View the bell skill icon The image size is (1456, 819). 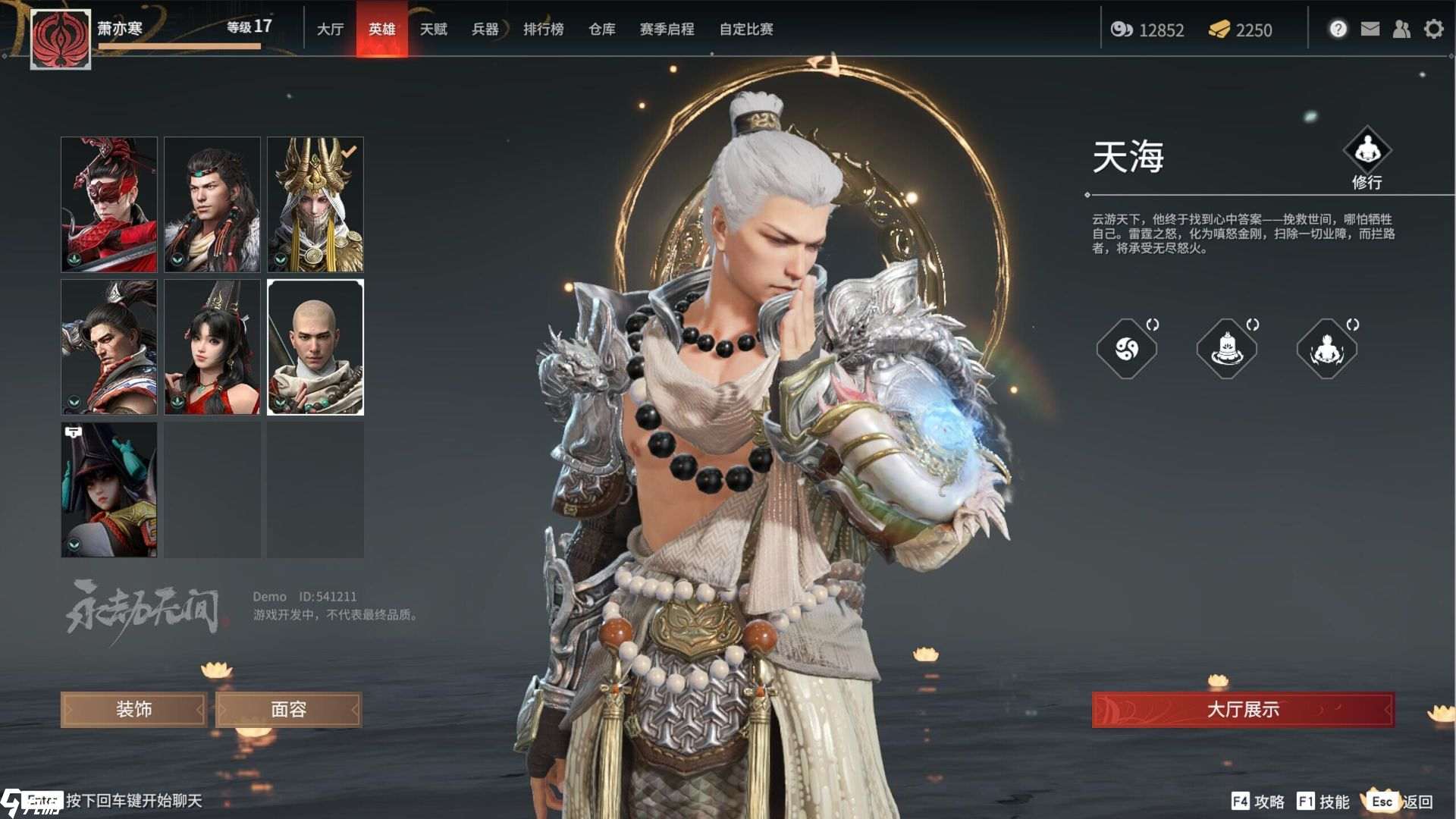(1226, 349)
